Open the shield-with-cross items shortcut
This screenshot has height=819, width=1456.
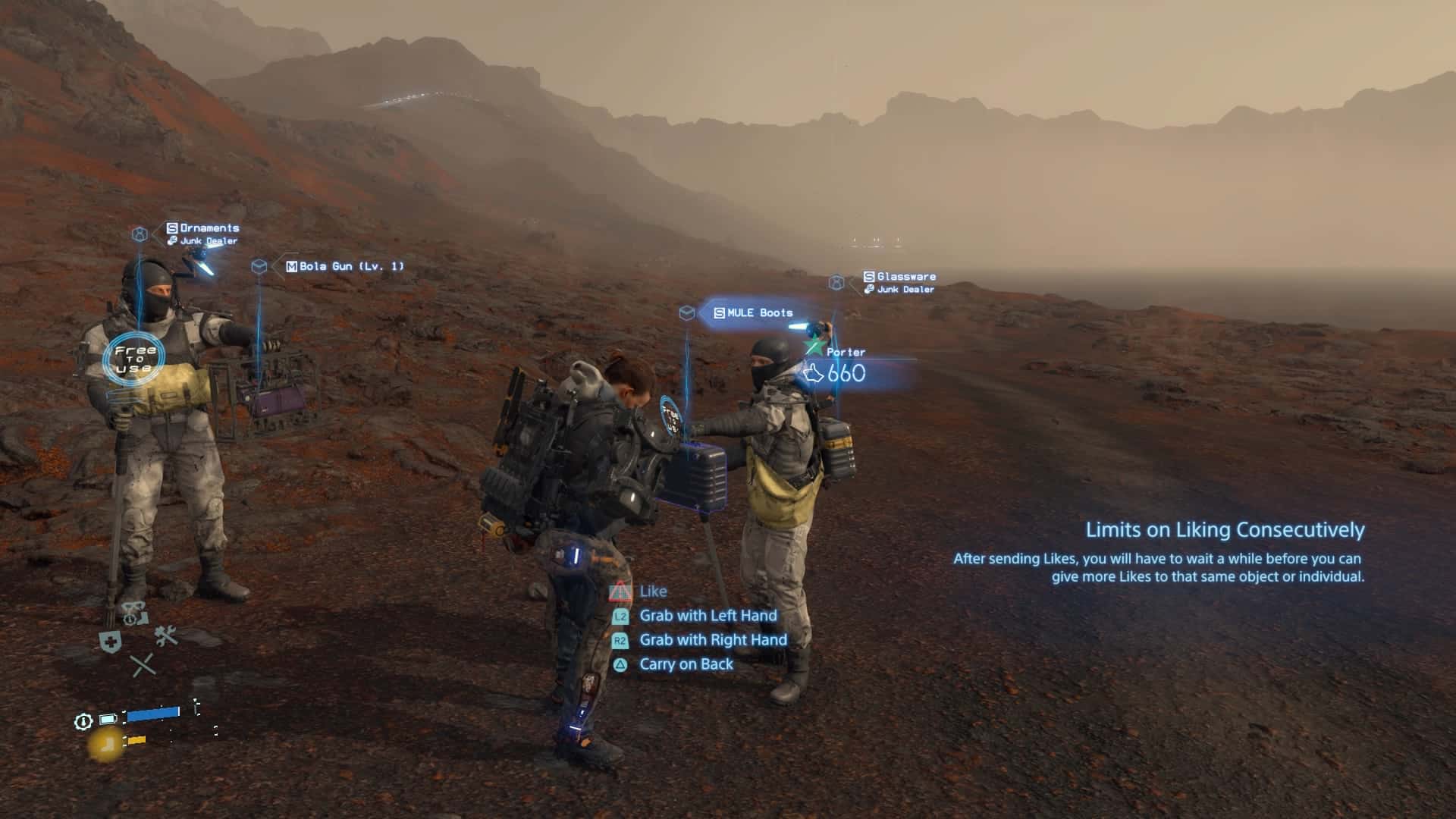(x=111, y=642)
